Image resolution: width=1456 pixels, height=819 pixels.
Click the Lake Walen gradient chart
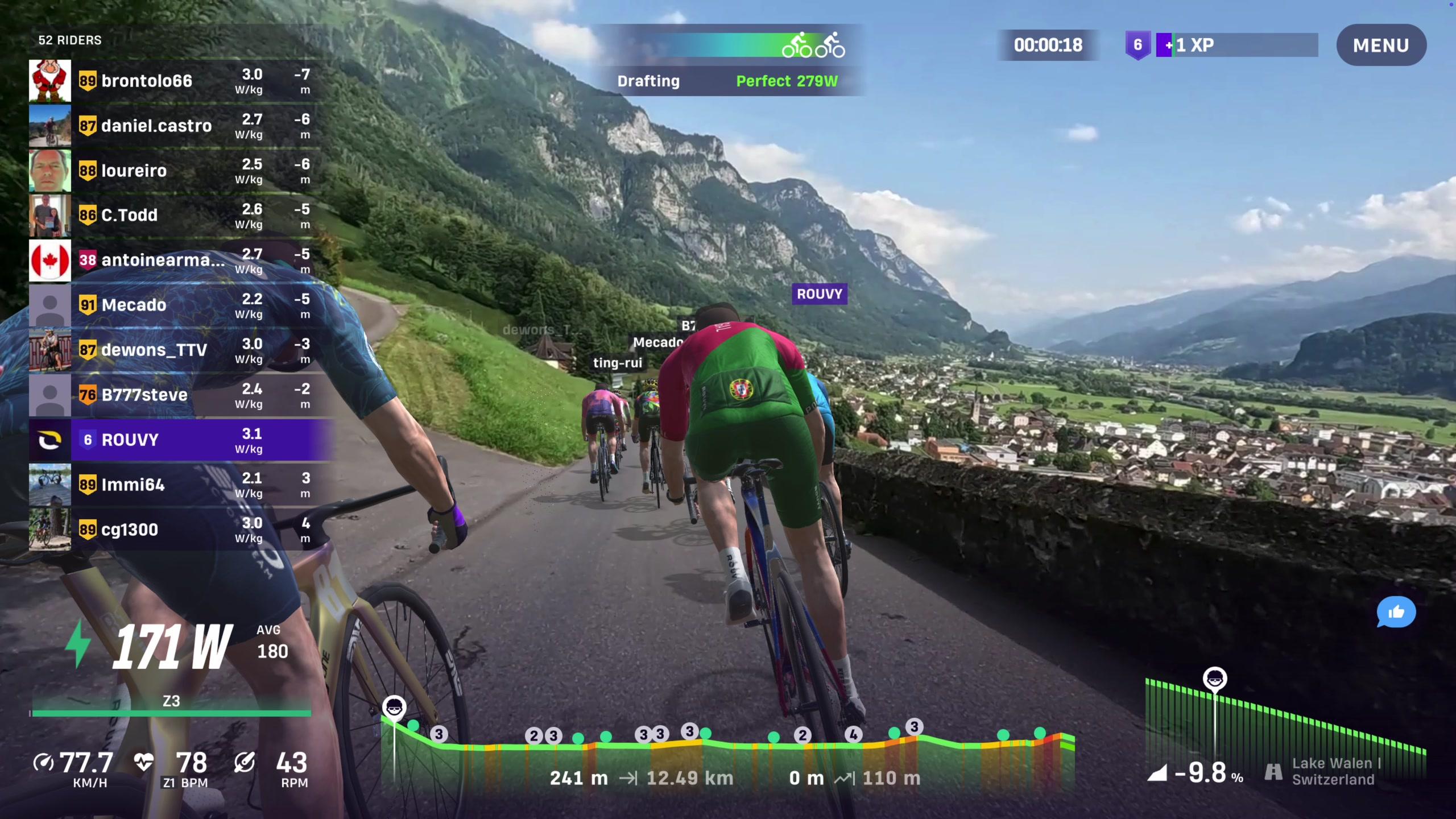1285,722
